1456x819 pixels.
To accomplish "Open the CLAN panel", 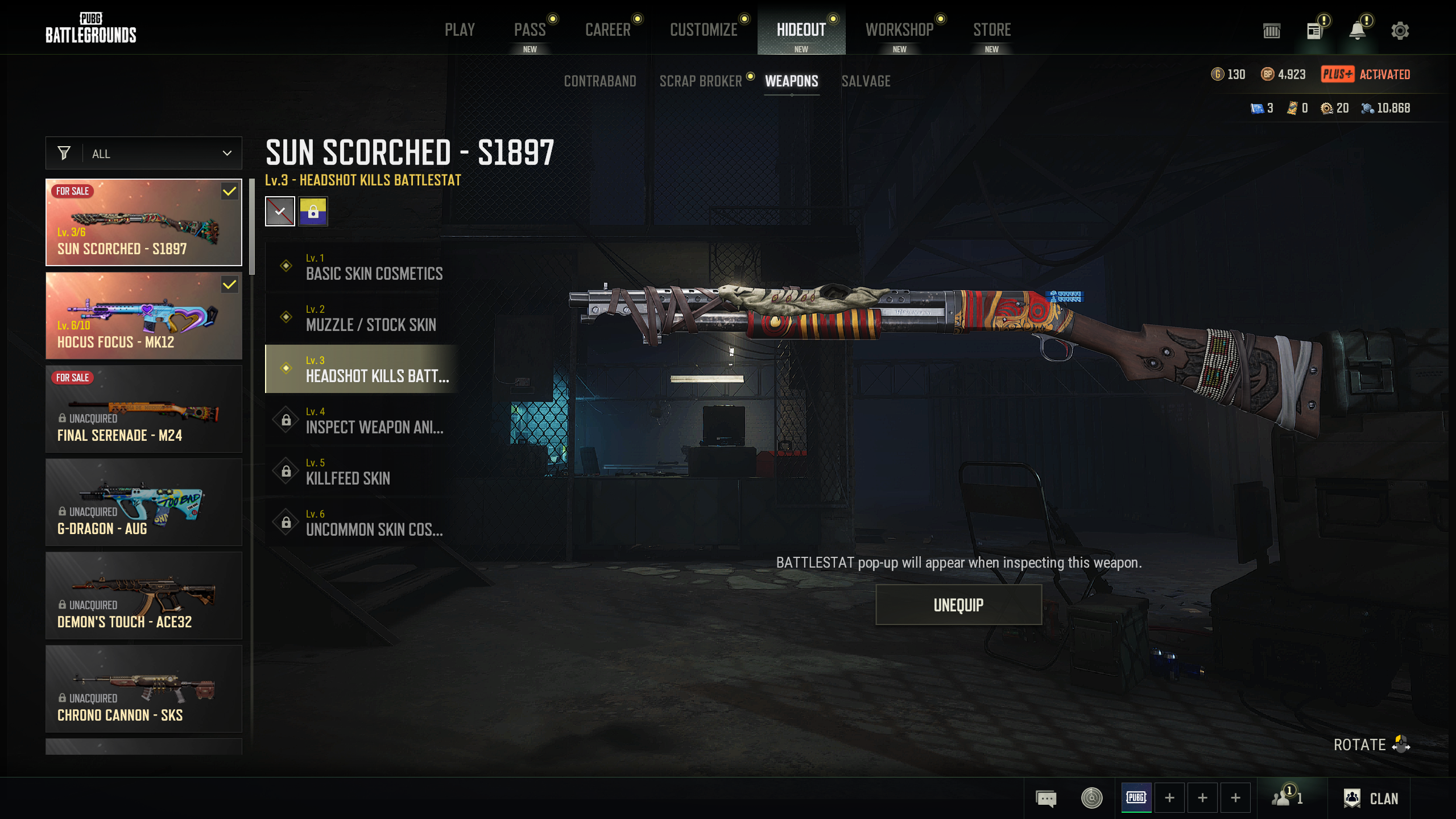I will pos(1371,799).
